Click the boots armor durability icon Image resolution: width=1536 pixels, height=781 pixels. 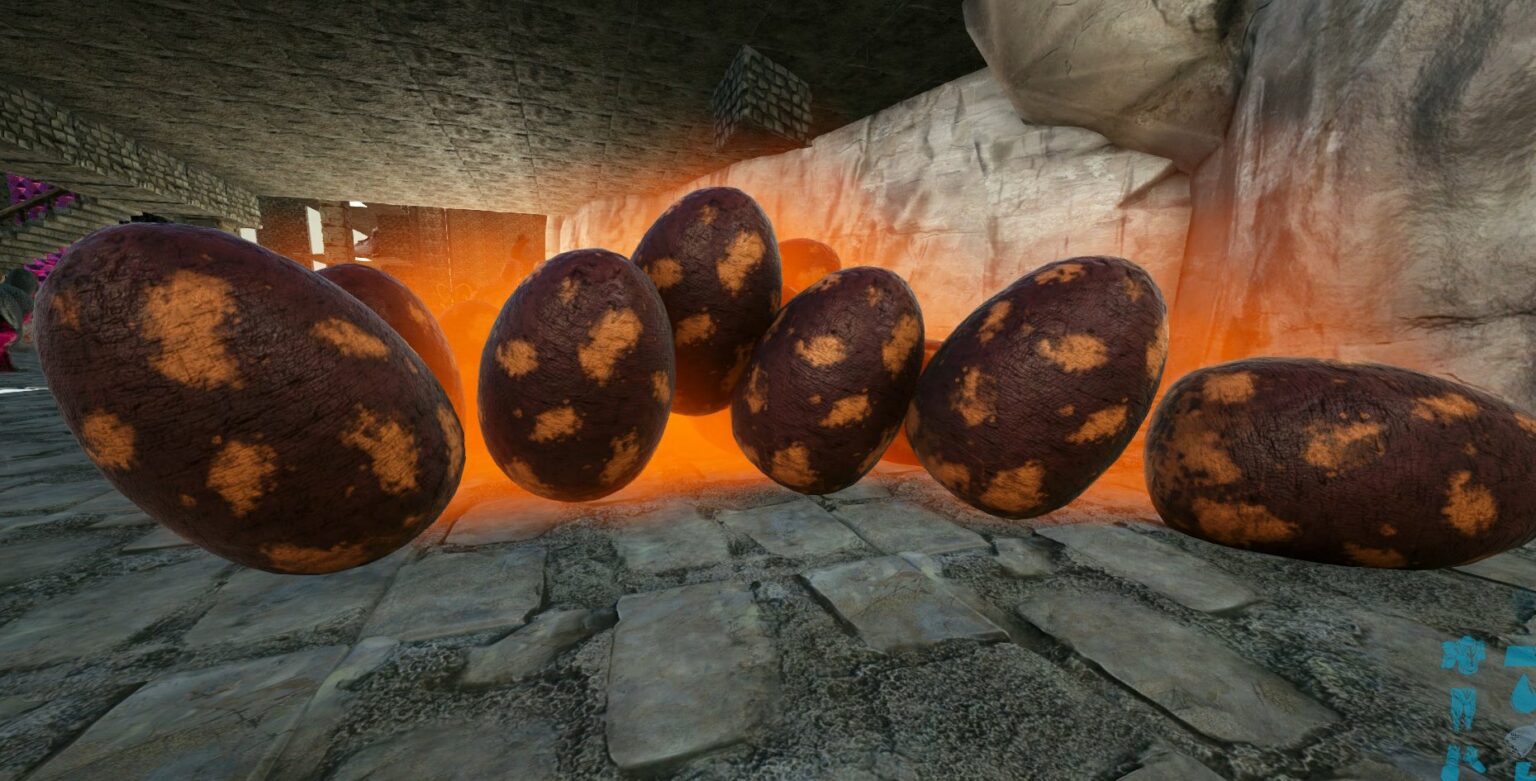click(x=1461, y=762)
